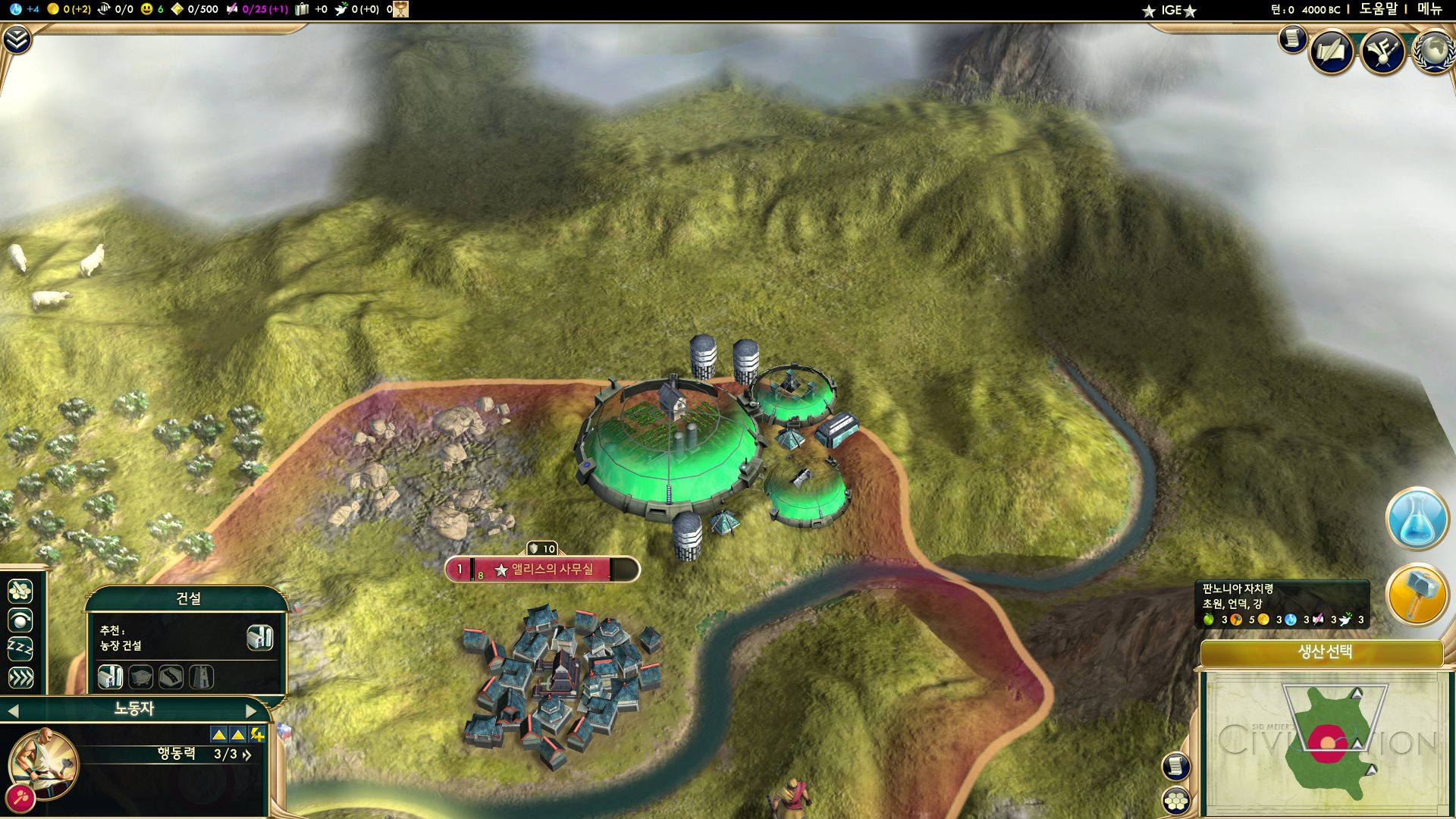This screenshot has height=819, width=1456.
Task: Put the worker to sleep (Zzz)
Action: pyautogui.click(x=20, y=649)
